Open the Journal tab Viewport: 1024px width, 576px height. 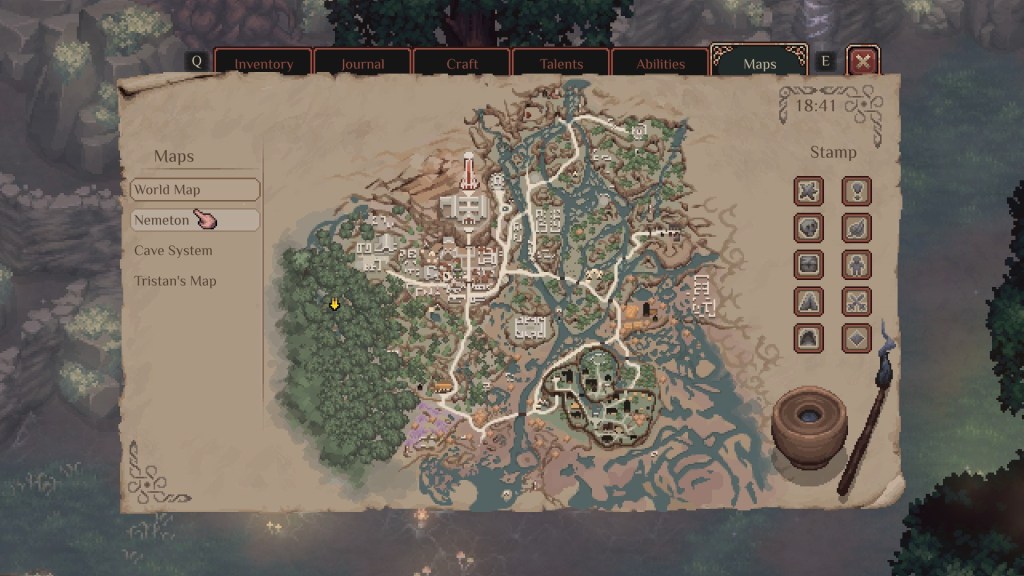(362, 64)
